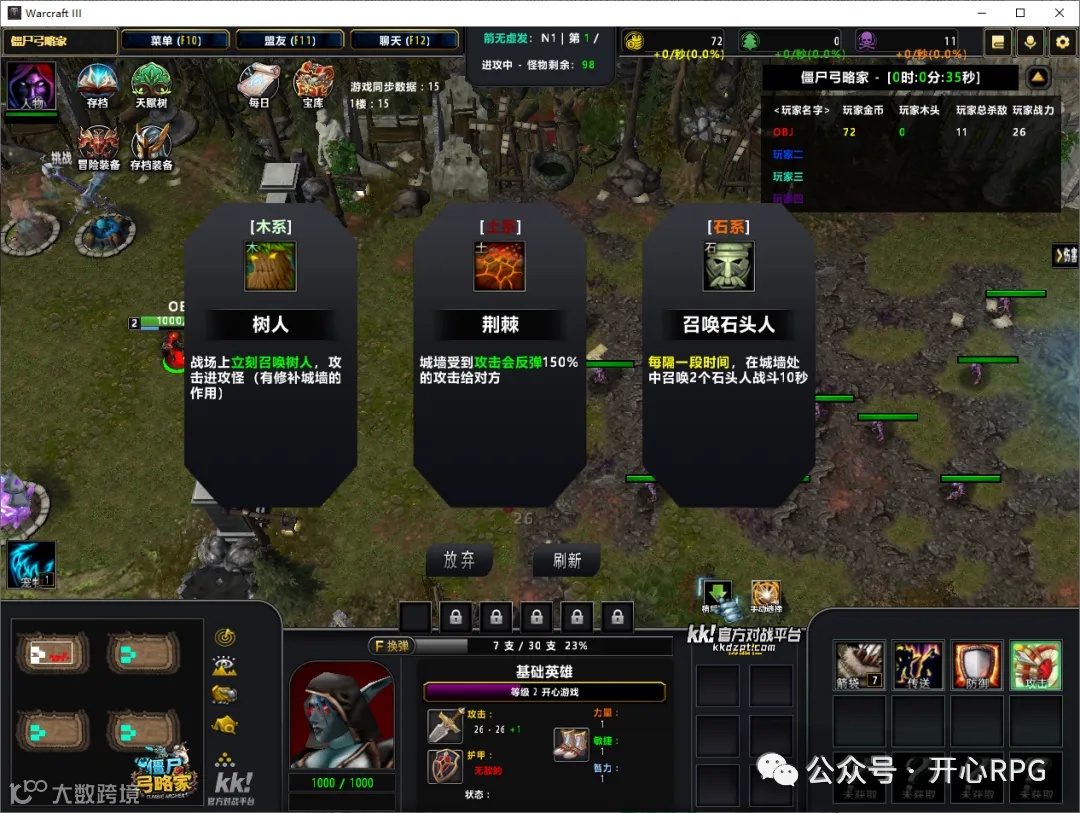1080x813 pixels.
Task: Click the 放弃 button
Action: pos(459,560)
